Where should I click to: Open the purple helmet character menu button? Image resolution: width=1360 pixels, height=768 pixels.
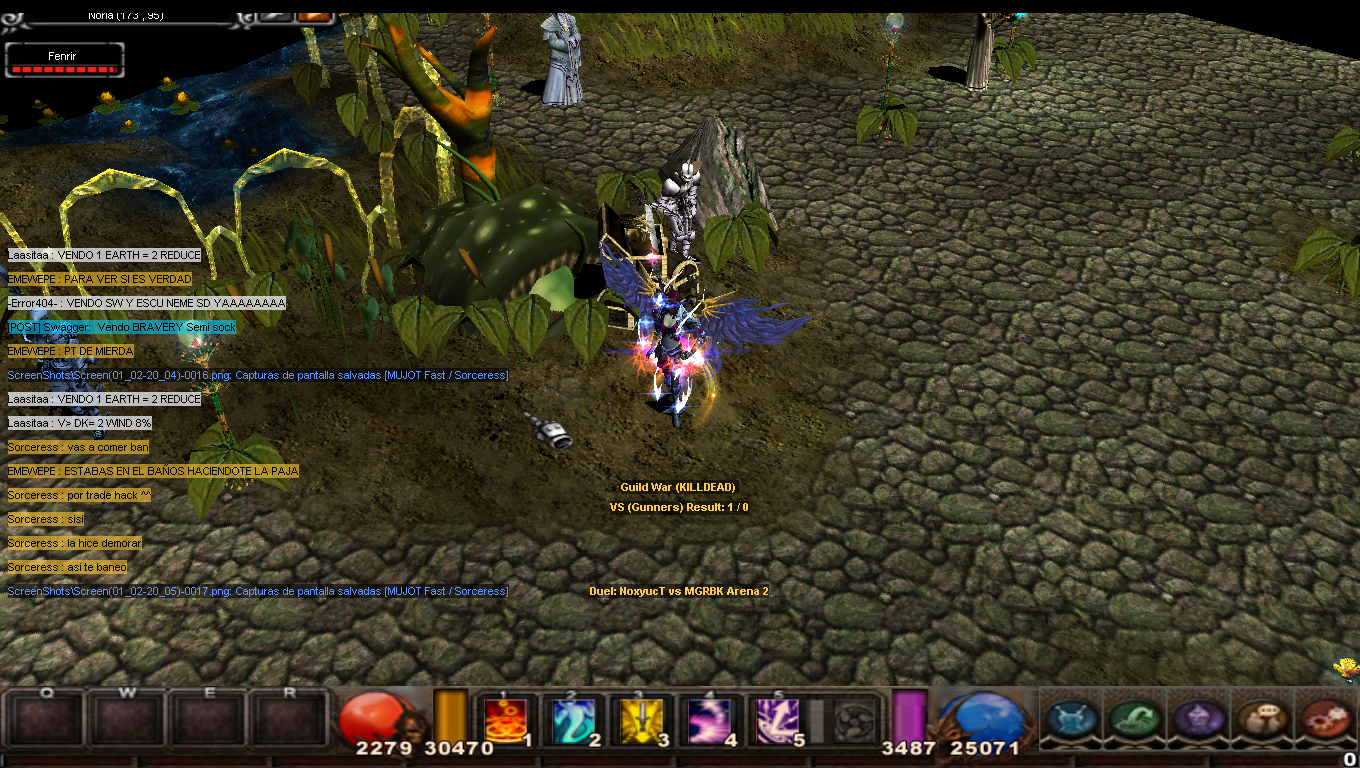(x=1198, y=719)
